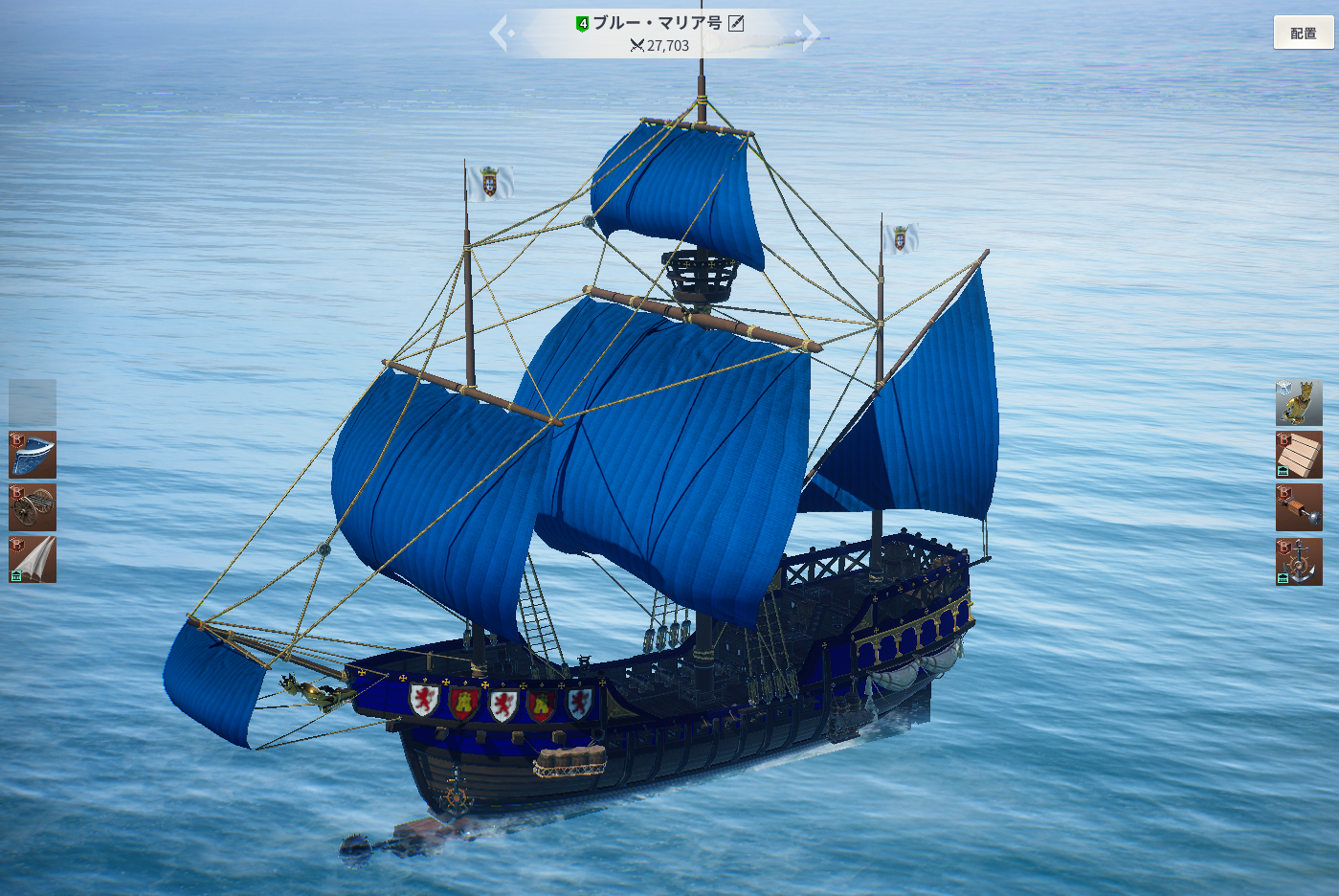Choose the wooden planks equipment slot
This screenshot has width=1339, height=896.
[1299, 455]
